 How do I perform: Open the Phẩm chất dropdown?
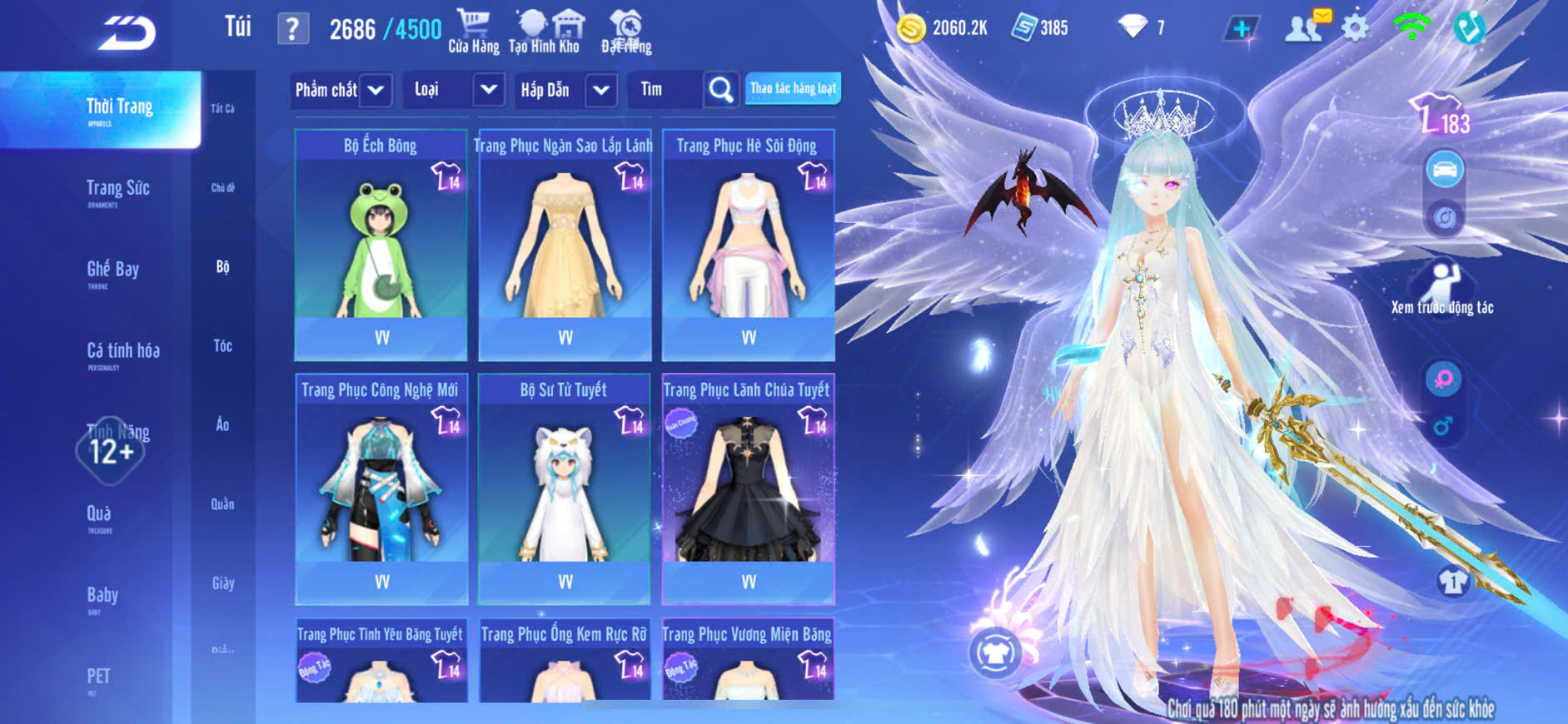click(x=341, y=90)
